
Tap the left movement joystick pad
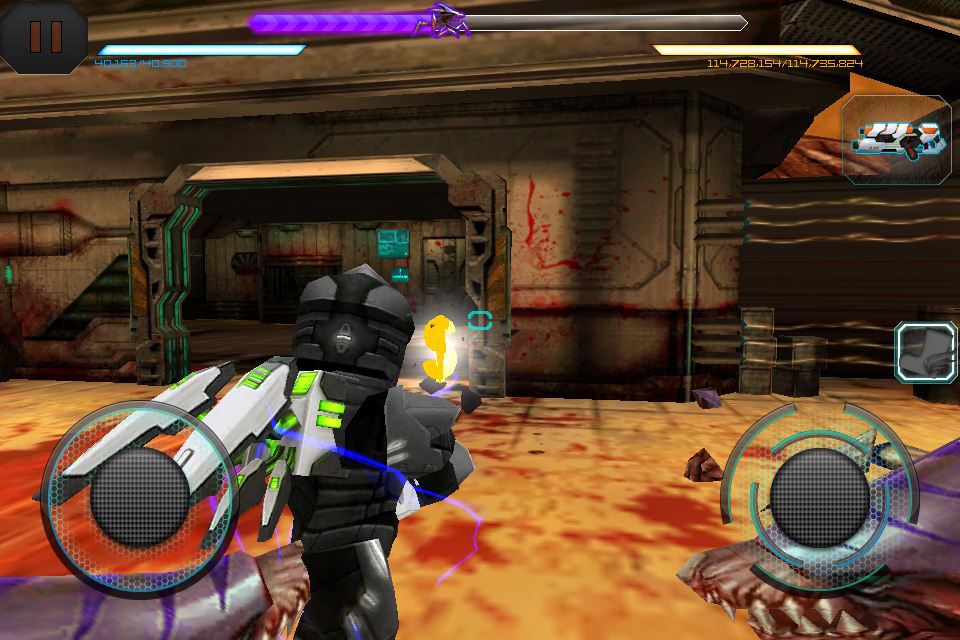(140, 497)
